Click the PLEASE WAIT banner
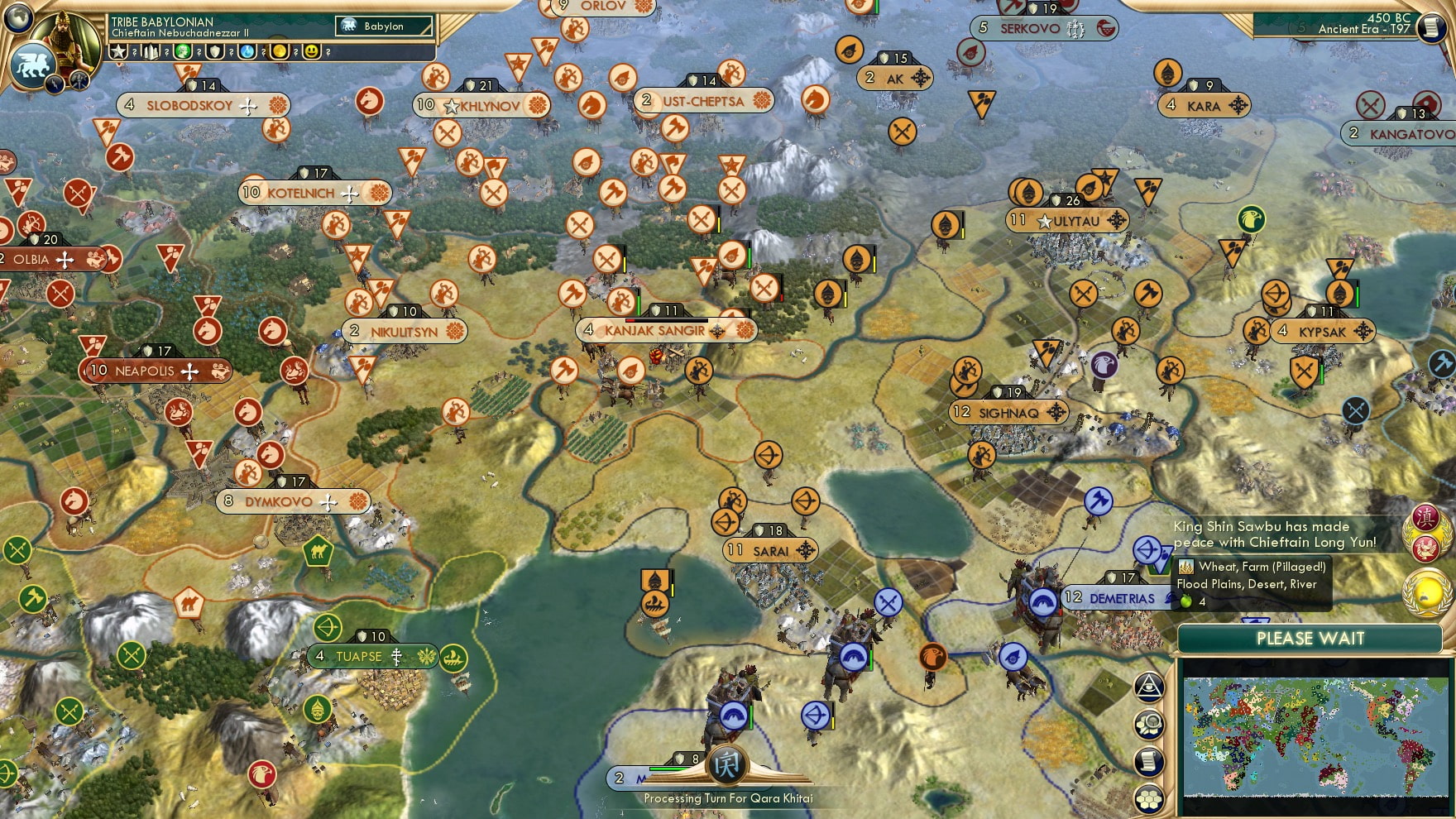The height and width of the screenshot is (819, 1456). pos(1310,639)
